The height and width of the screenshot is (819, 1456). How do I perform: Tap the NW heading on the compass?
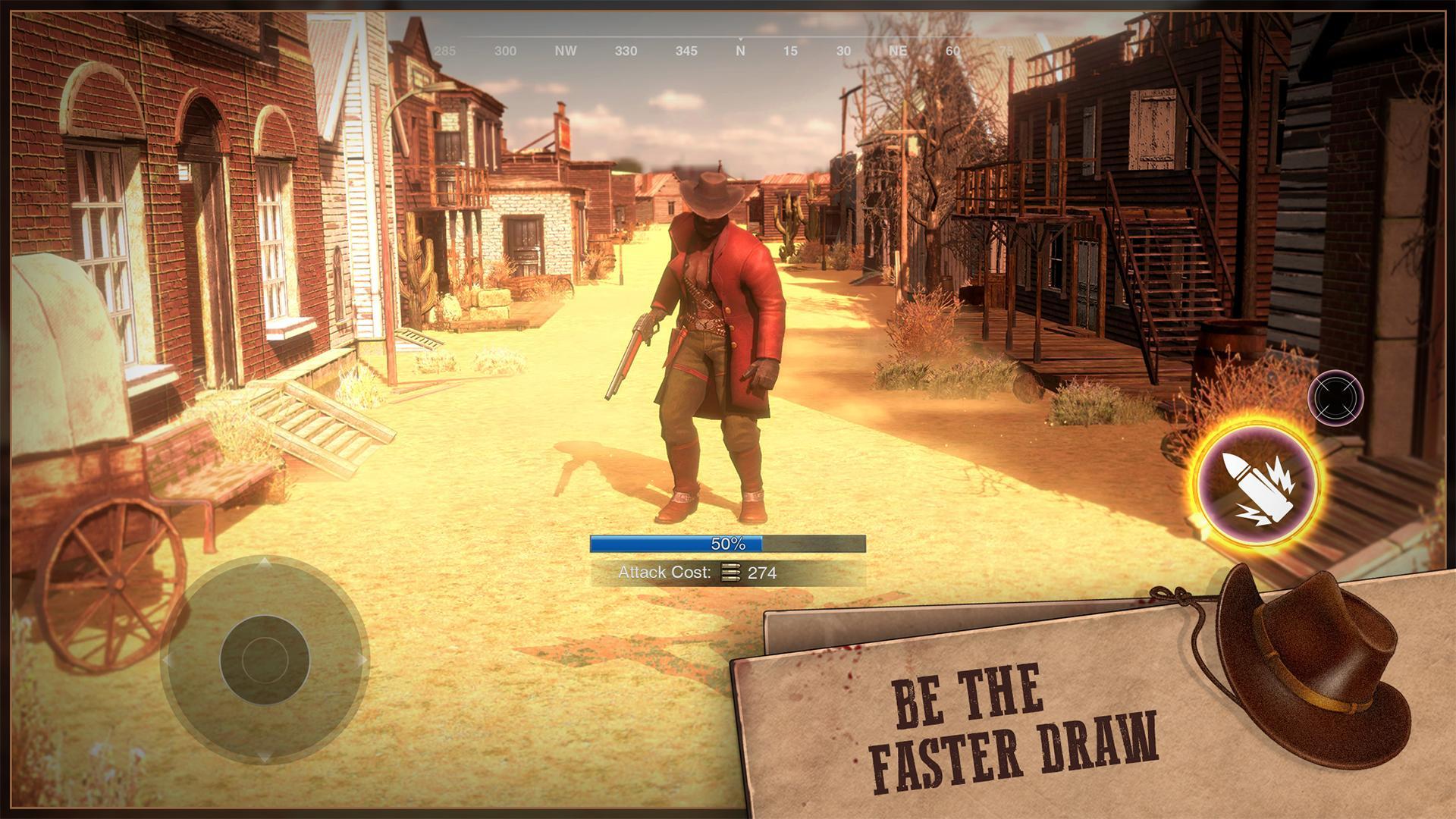coord(566,52)
